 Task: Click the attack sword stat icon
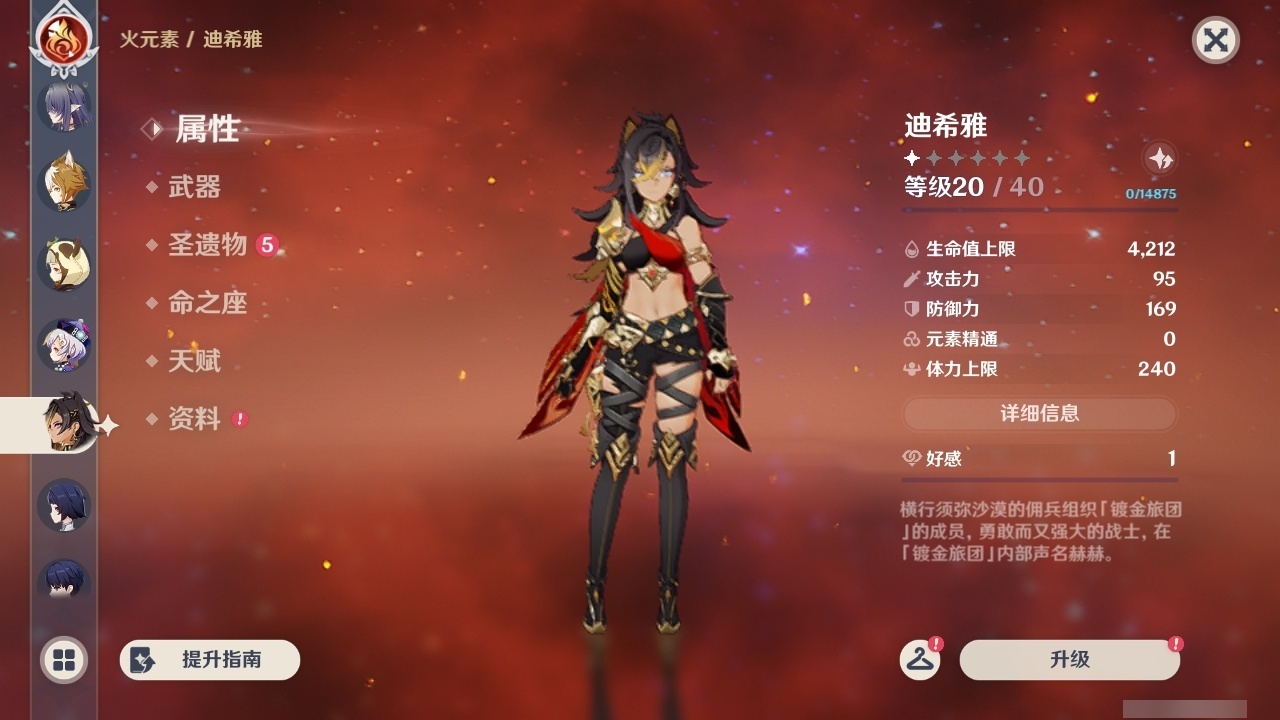click(x=910, y=279)
